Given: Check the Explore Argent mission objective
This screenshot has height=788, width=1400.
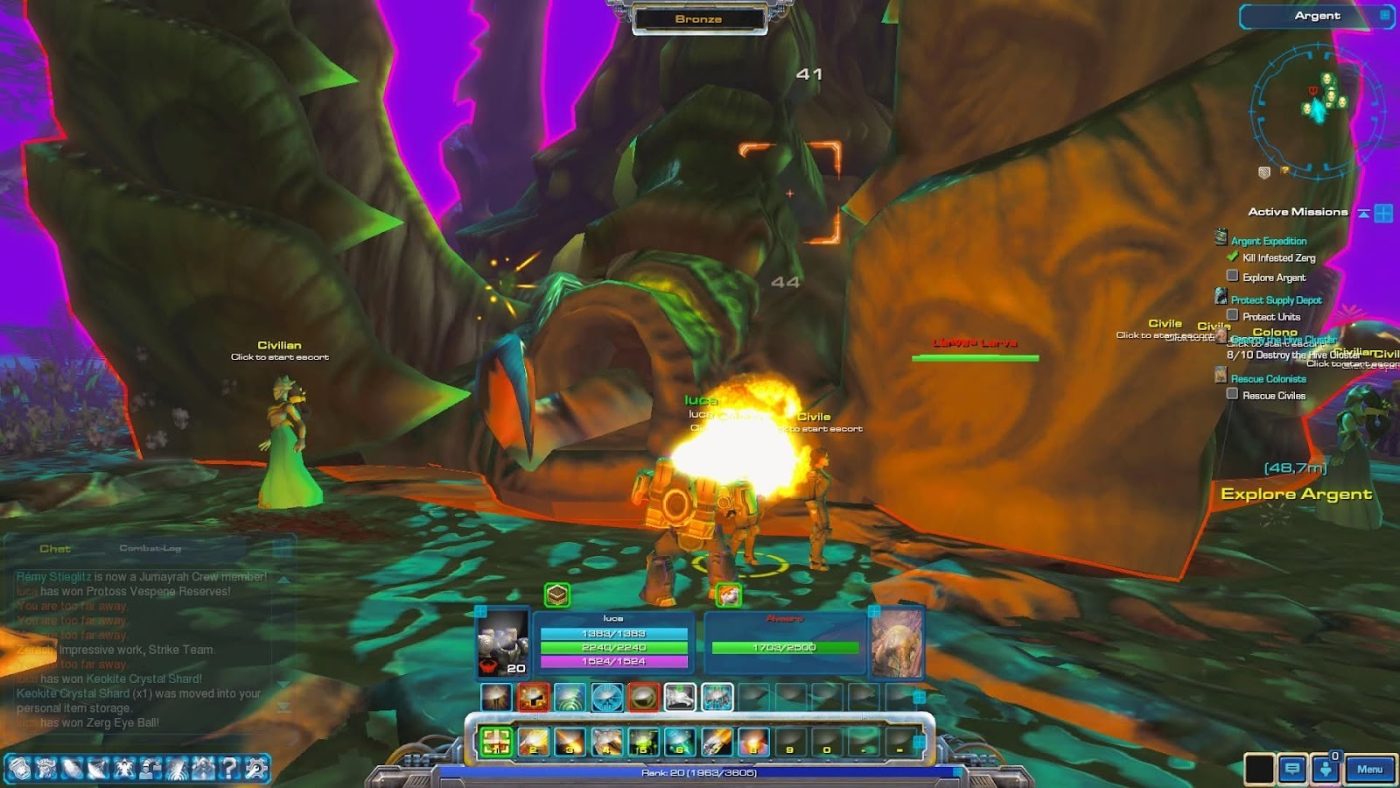Looking at the screenshot, I should [1233, 277].
